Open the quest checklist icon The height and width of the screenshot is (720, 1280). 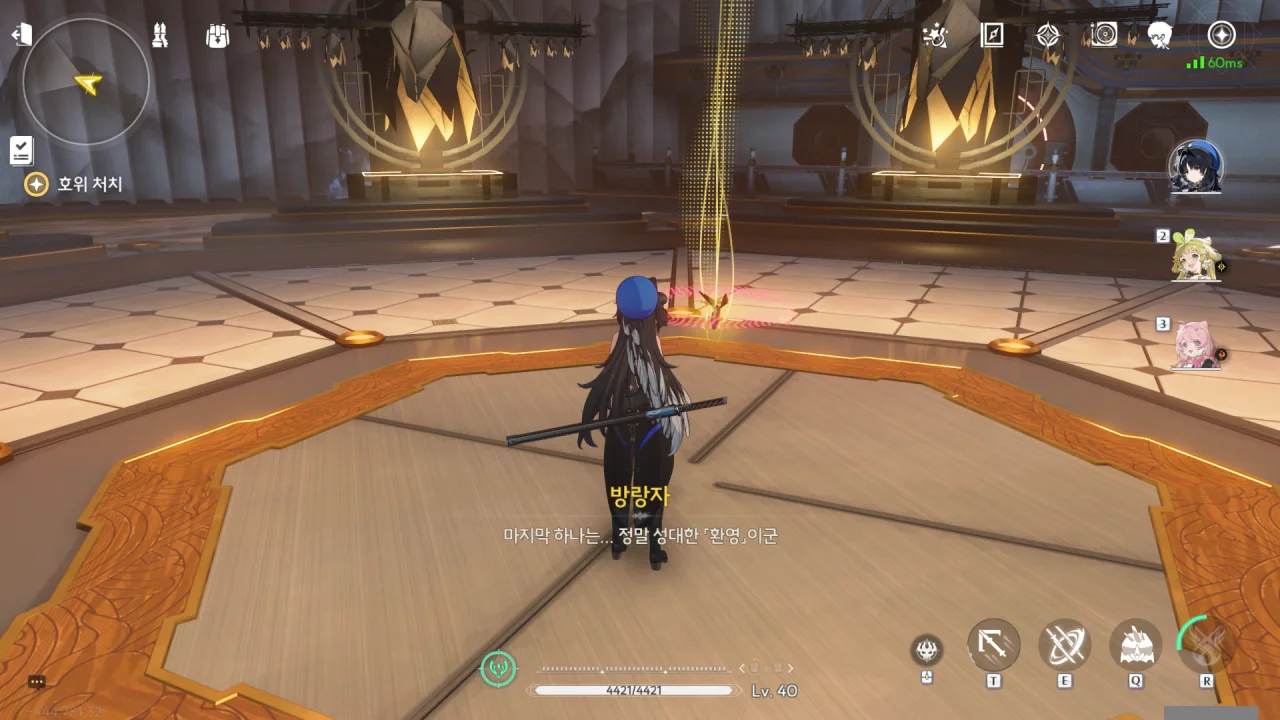point(21,150)
